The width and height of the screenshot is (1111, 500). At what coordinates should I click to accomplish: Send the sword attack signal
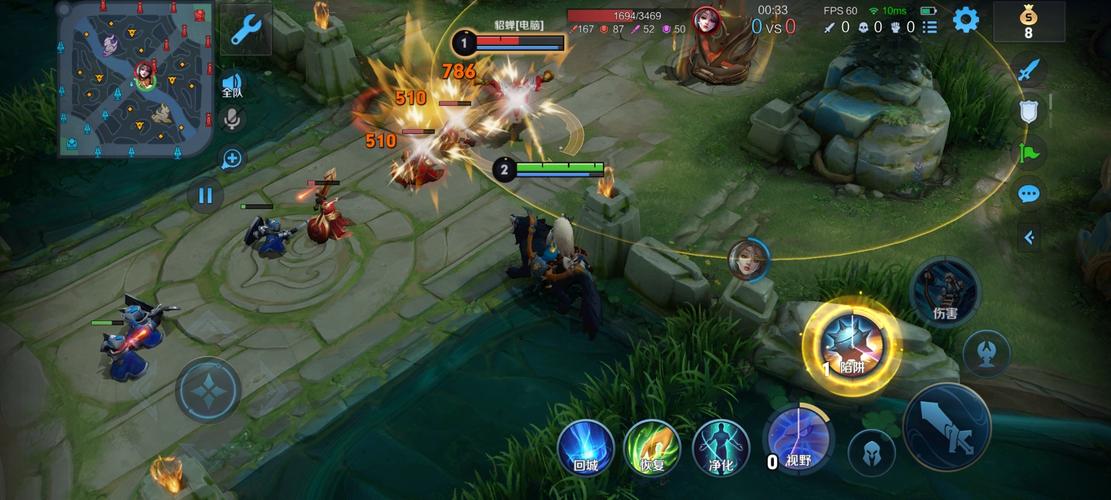1029,70
